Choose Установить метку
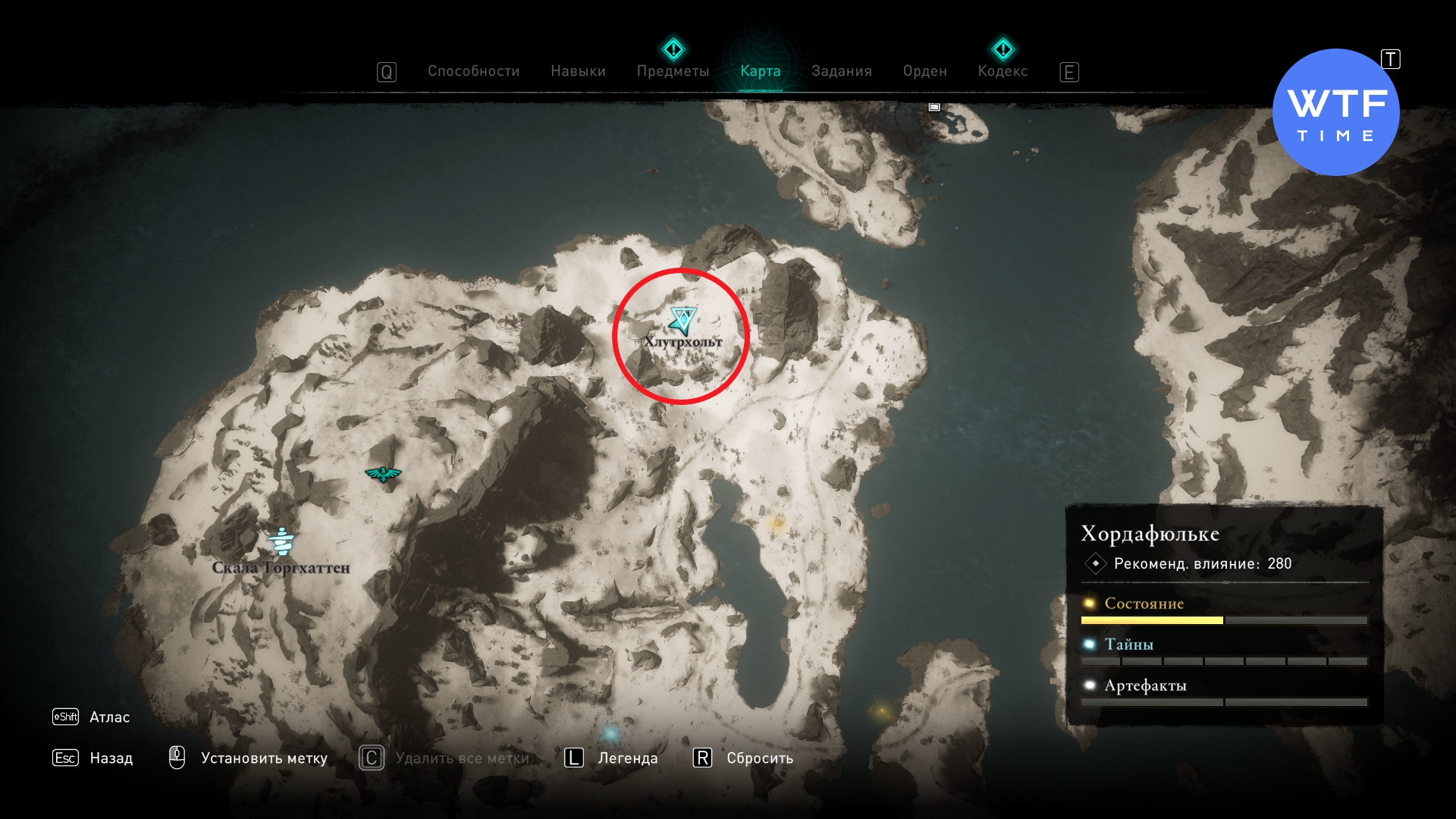 [263, 758]
